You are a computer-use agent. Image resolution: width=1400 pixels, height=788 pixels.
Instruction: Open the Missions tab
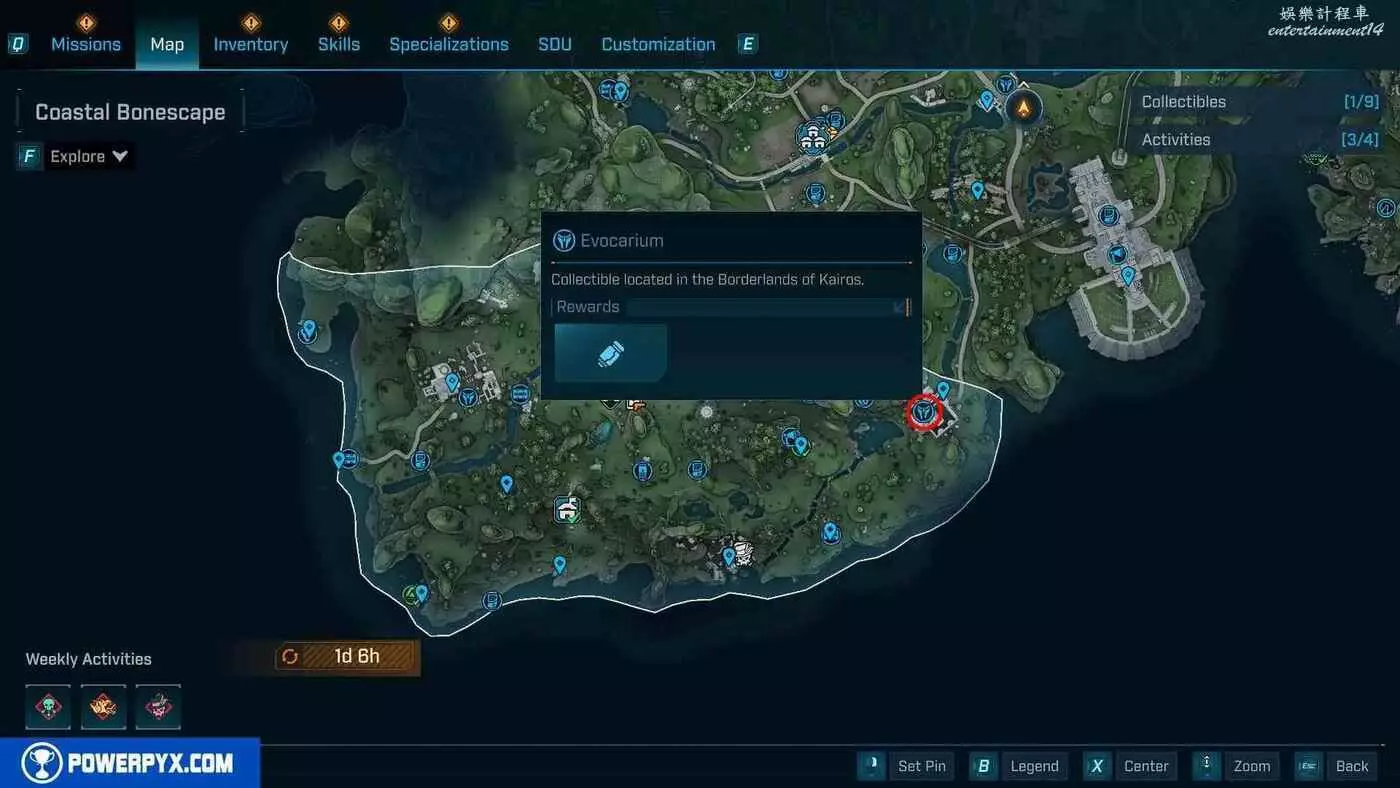click(85, 44)
